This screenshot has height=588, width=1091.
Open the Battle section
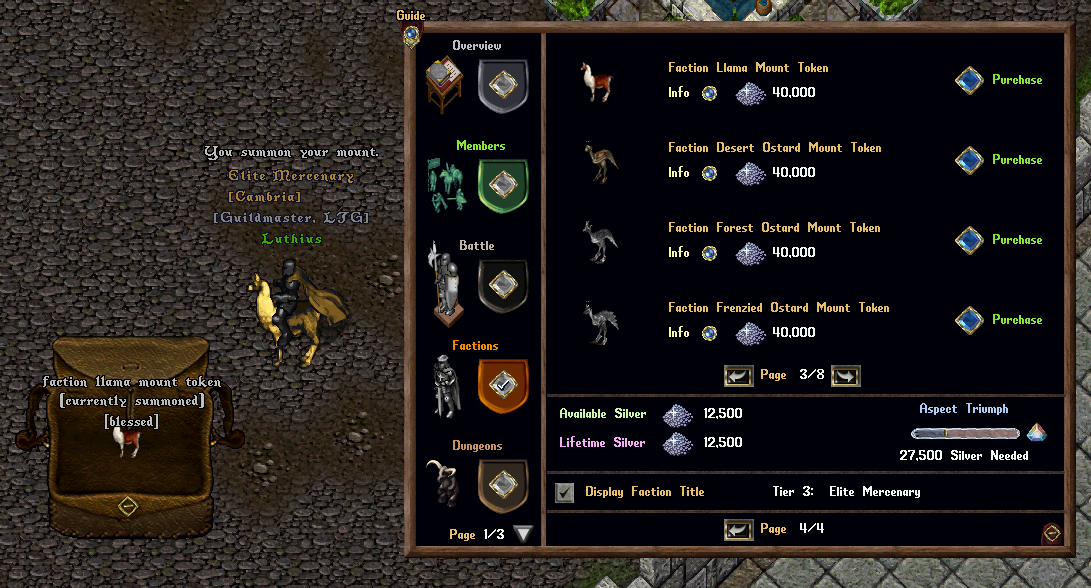tap(503, 286)
